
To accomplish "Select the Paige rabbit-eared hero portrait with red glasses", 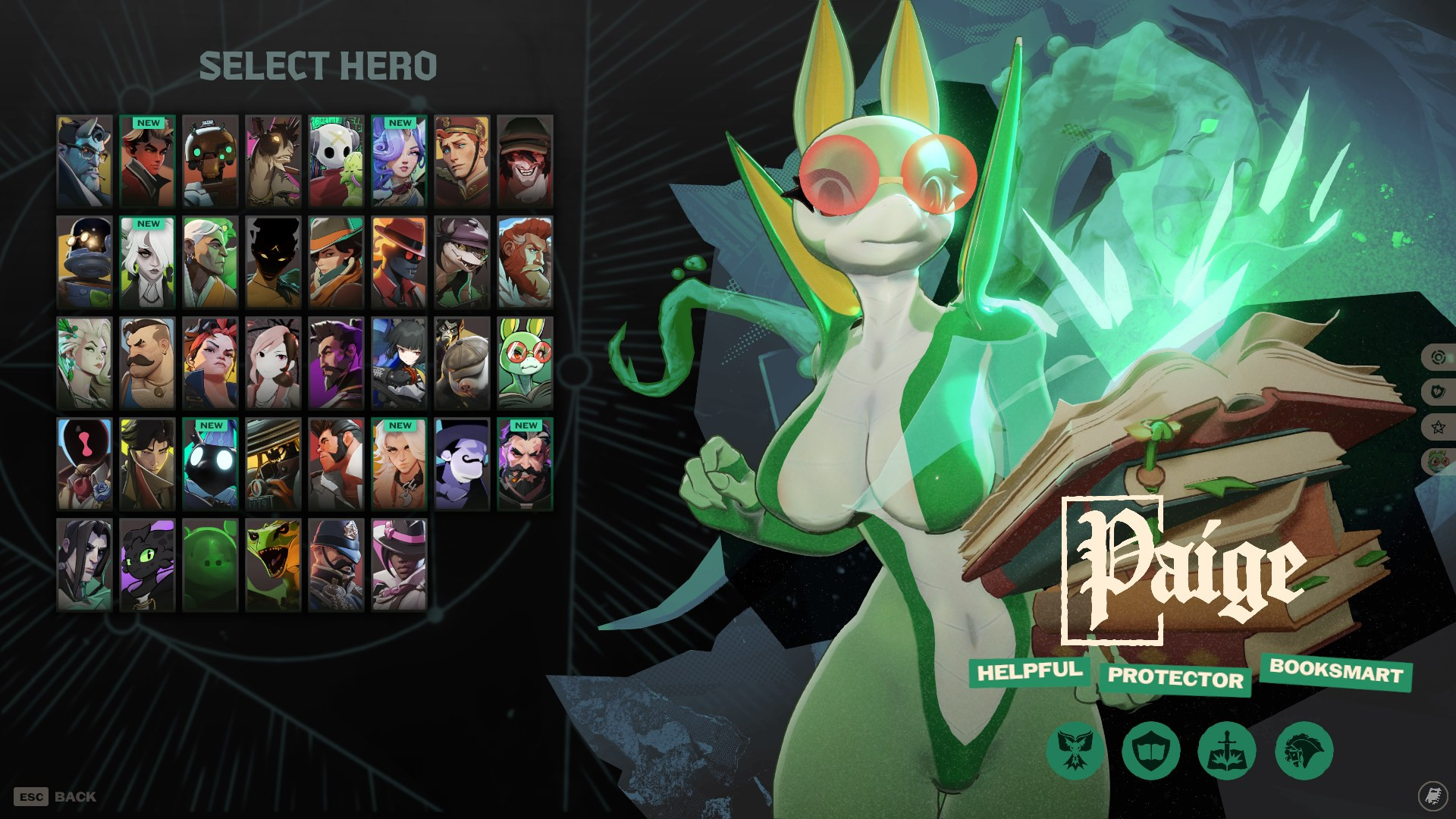I will pyautogui.click(x=525, y=363).
